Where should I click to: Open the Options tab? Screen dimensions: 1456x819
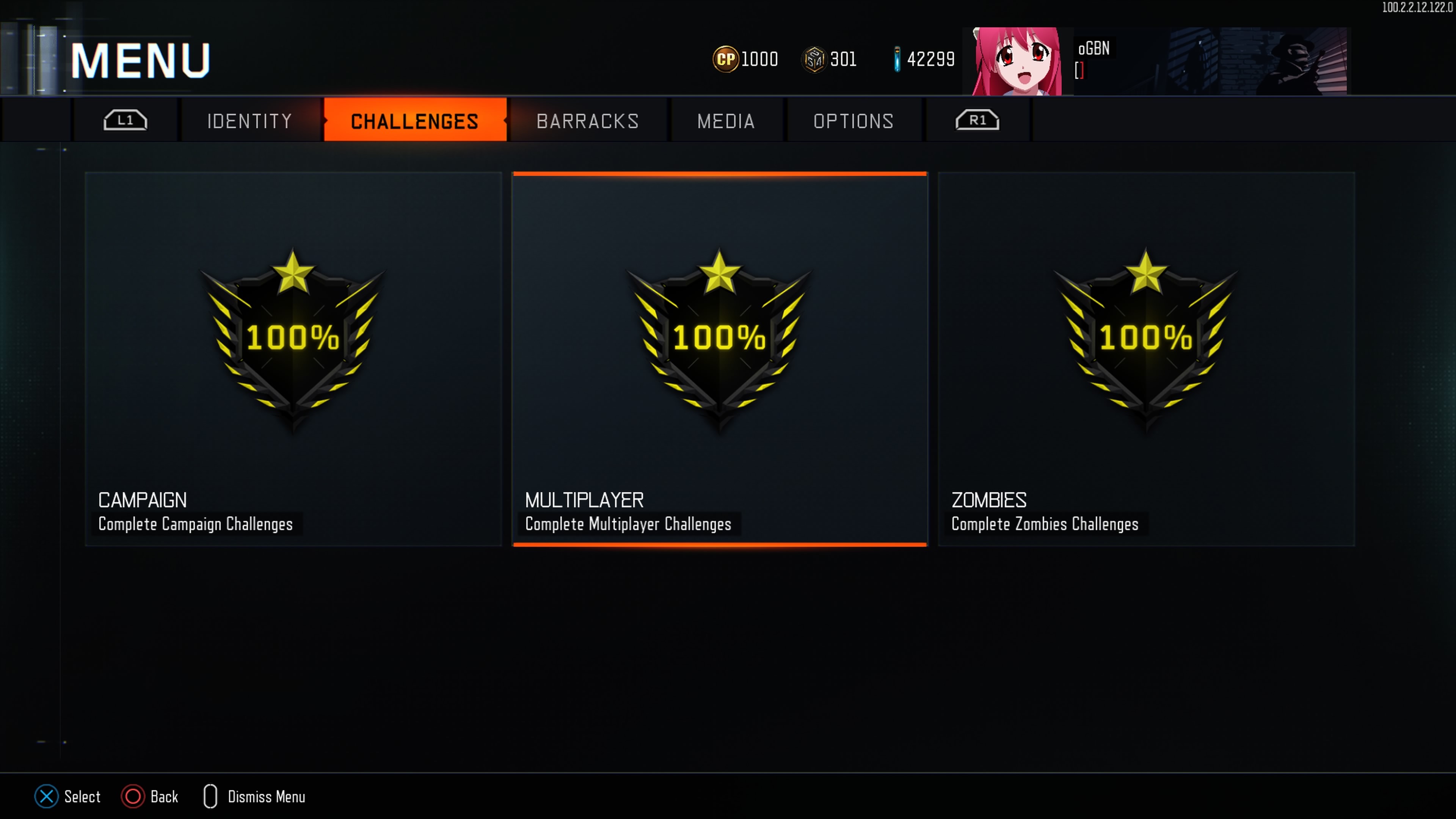click(x=853, y=121)
